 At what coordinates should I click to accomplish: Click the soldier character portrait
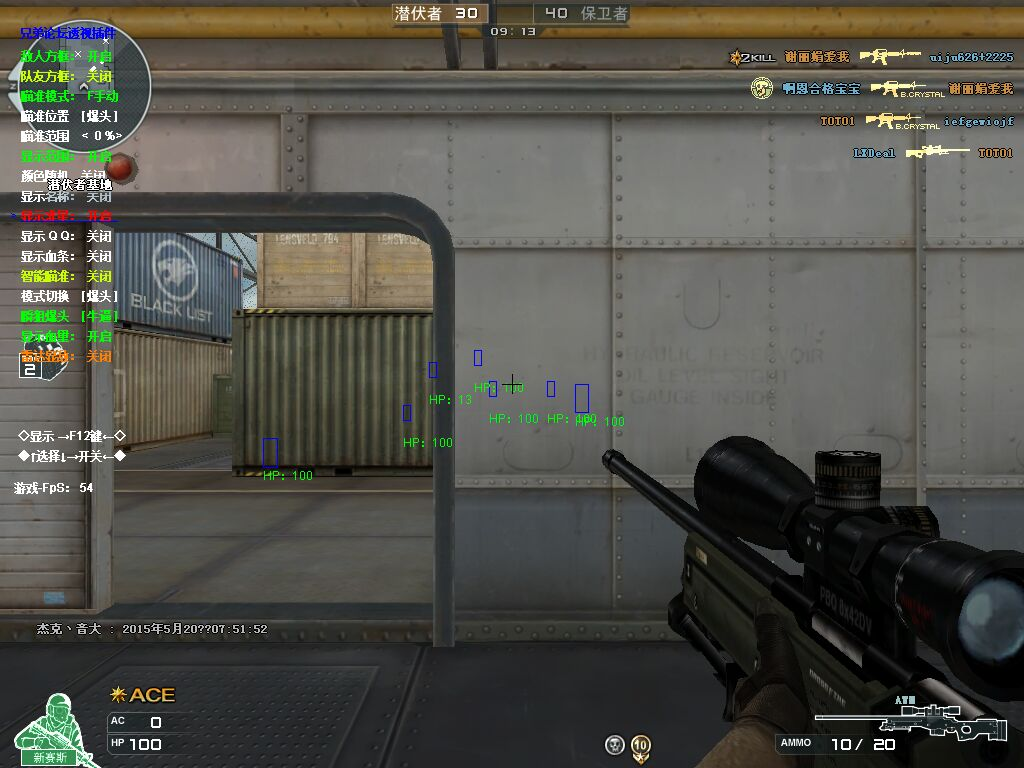tap(48, 728)
